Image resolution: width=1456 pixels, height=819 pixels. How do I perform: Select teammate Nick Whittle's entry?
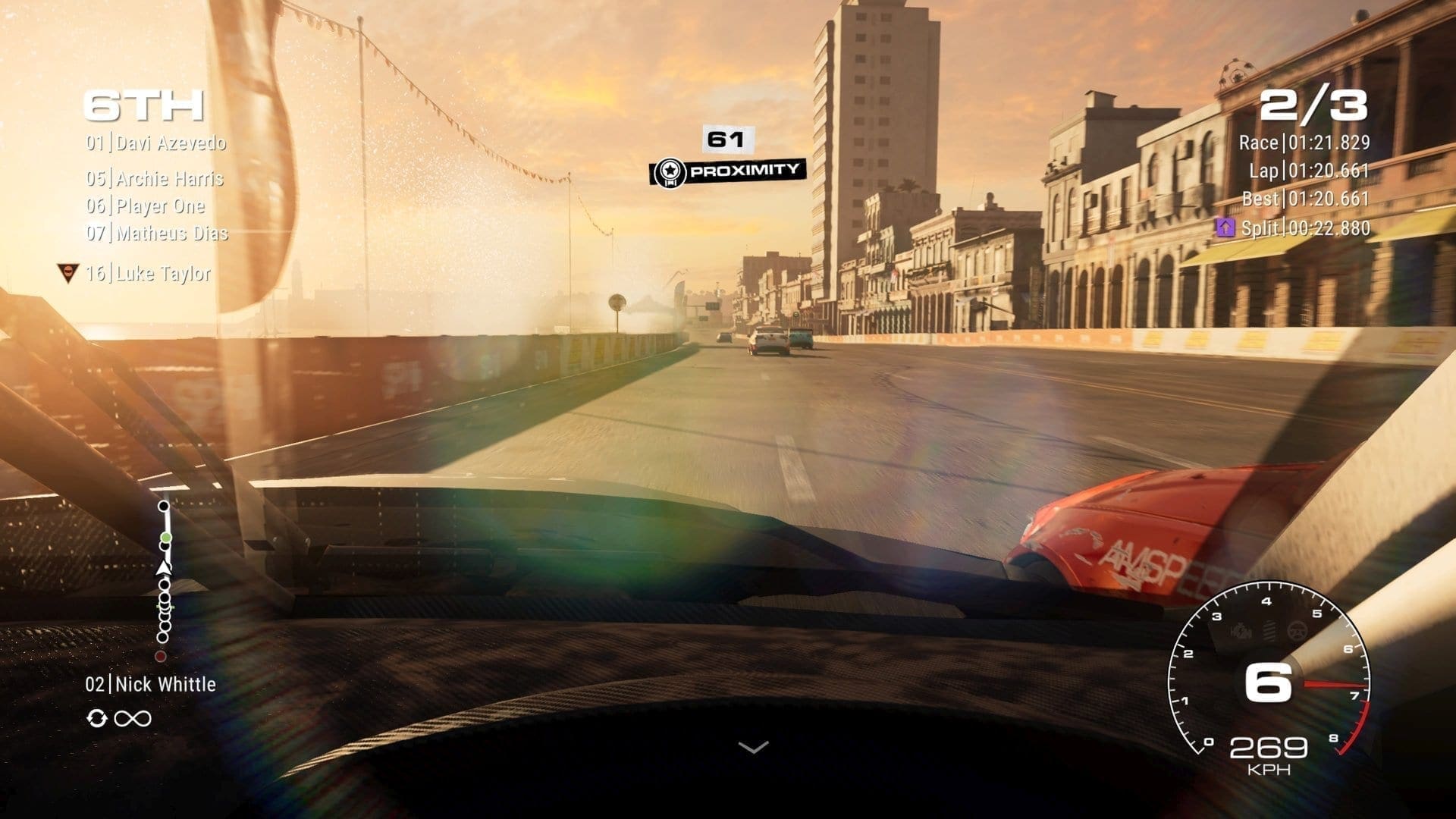pos(151,684)
